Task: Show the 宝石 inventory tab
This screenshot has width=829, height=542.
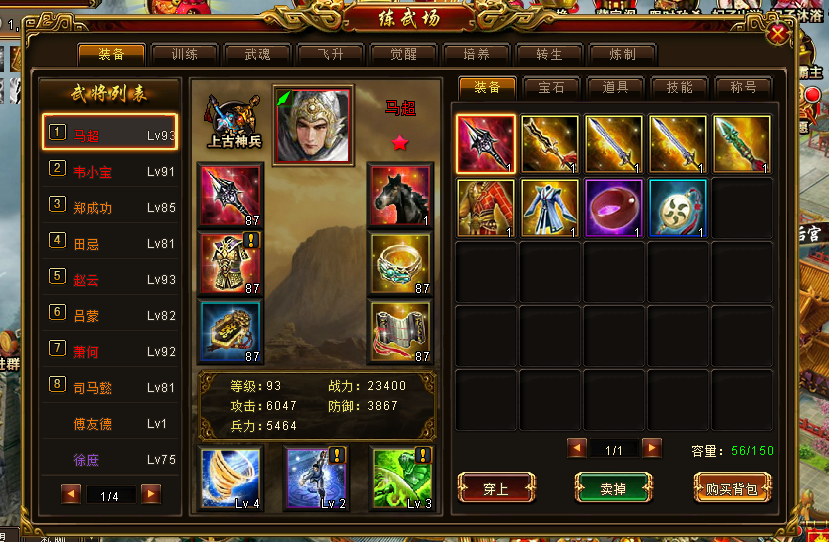Action: pyautogui.click(x=551, y=87)
